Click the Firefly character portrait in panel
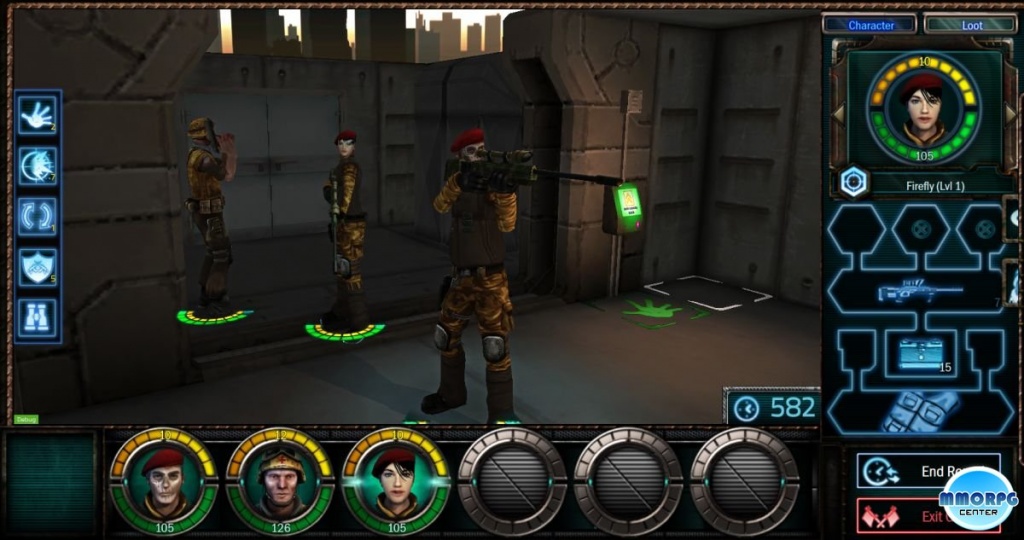1024x540 pixels. pos(923,108)
